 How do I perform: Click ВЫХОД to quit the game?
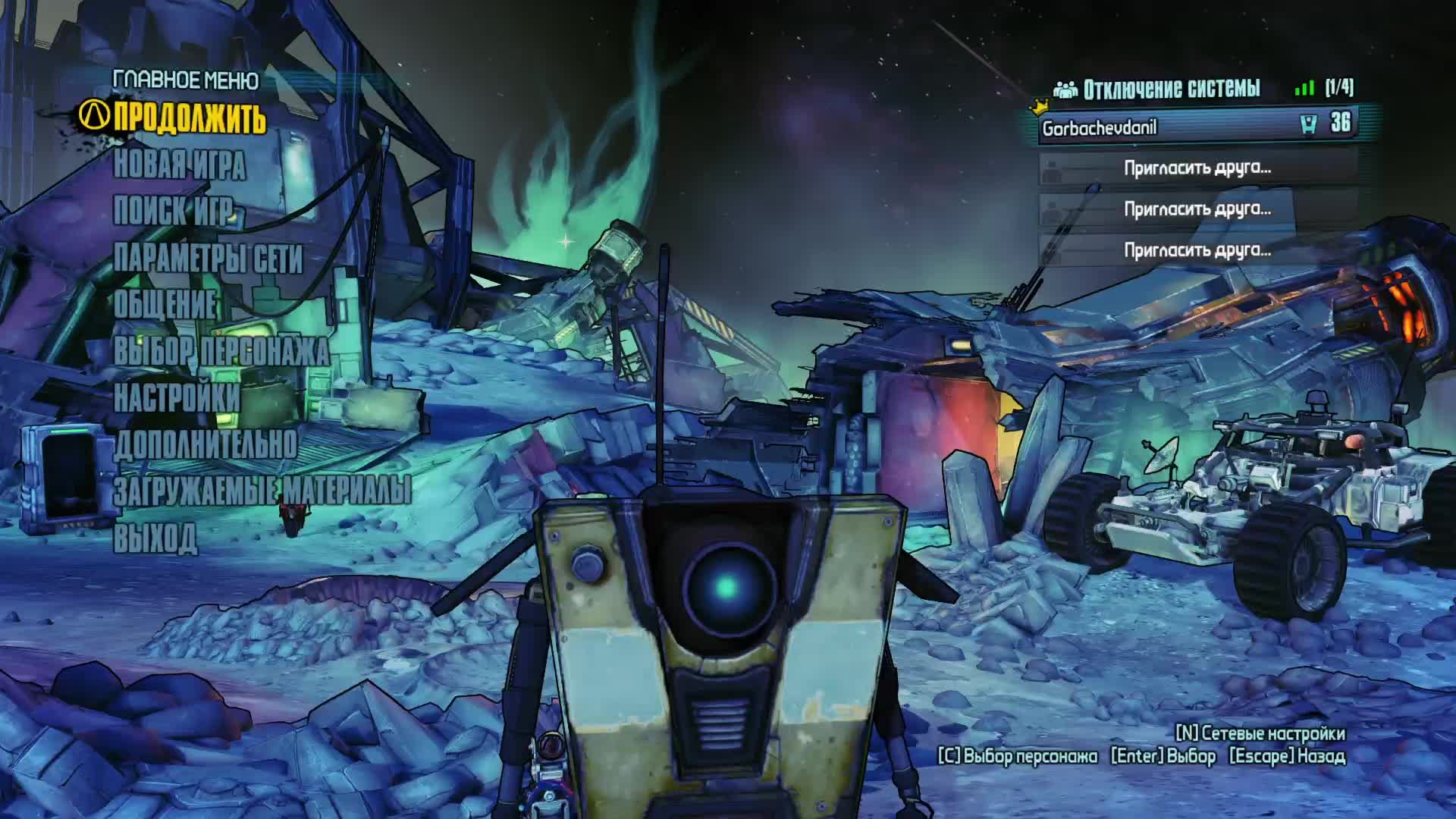click(155, 538)
